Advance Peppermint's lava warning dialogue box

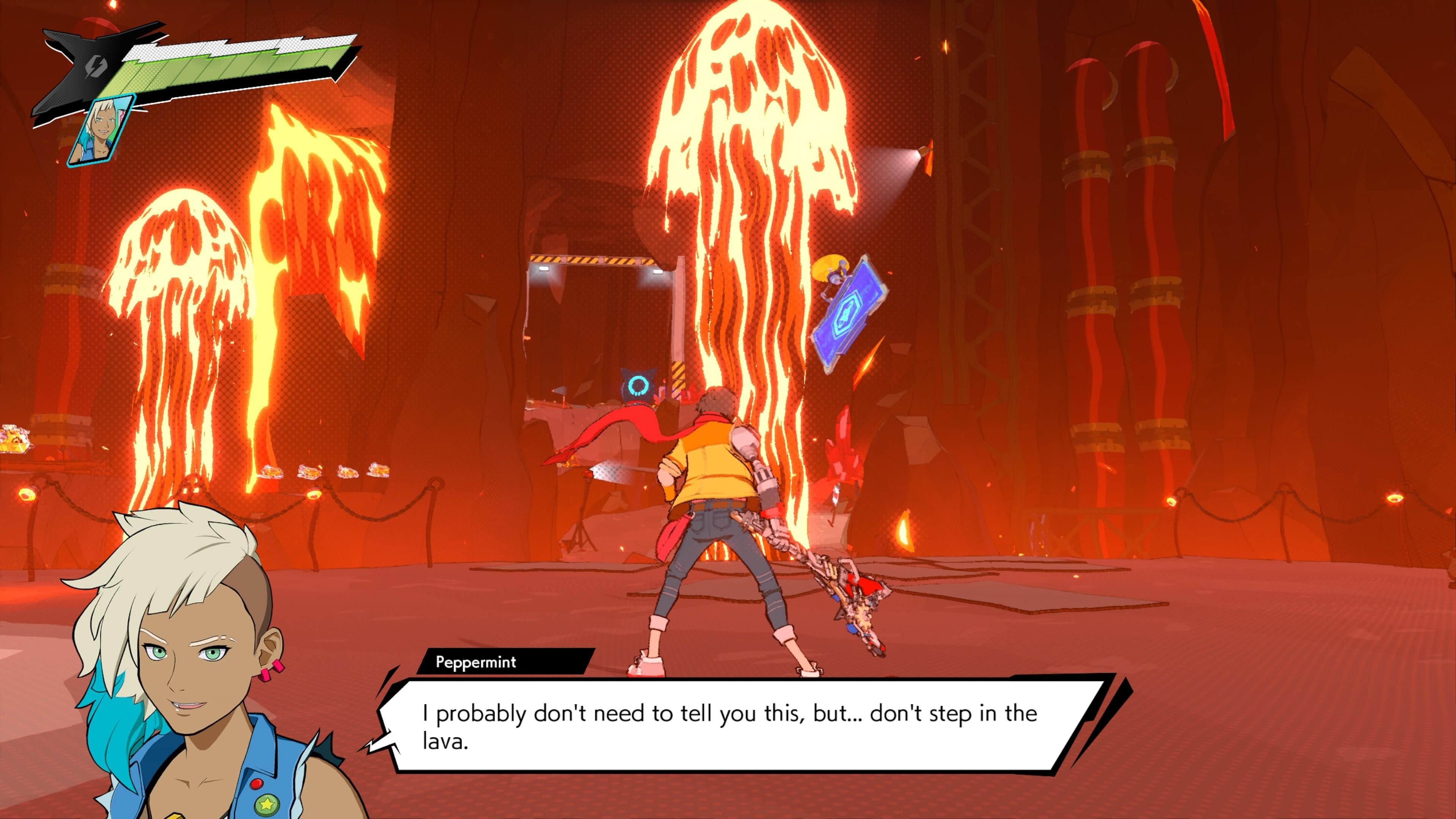pos(729,726)
